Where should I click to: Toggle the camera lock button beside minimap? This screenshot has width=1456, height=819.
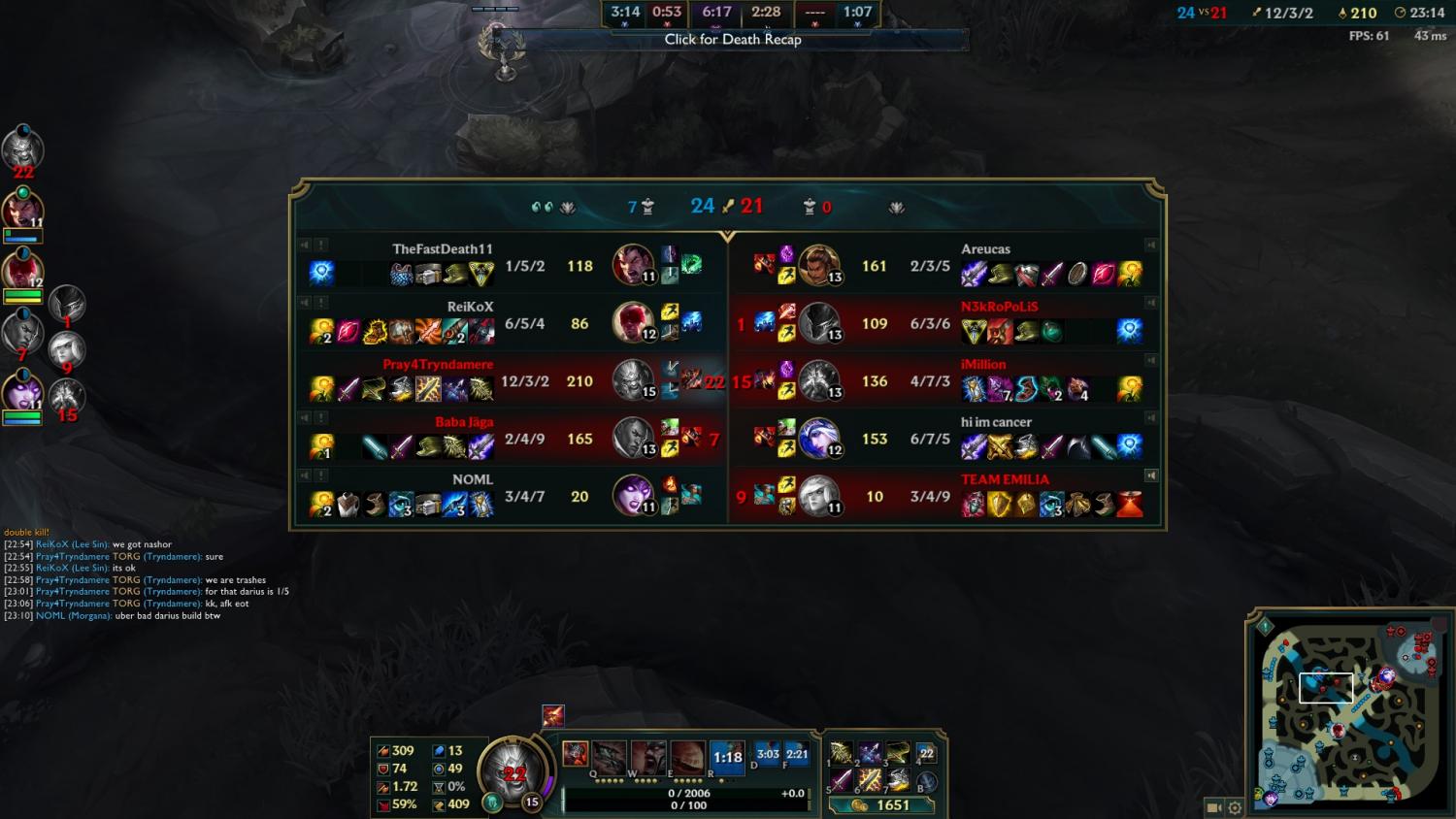pos(1213,807)
